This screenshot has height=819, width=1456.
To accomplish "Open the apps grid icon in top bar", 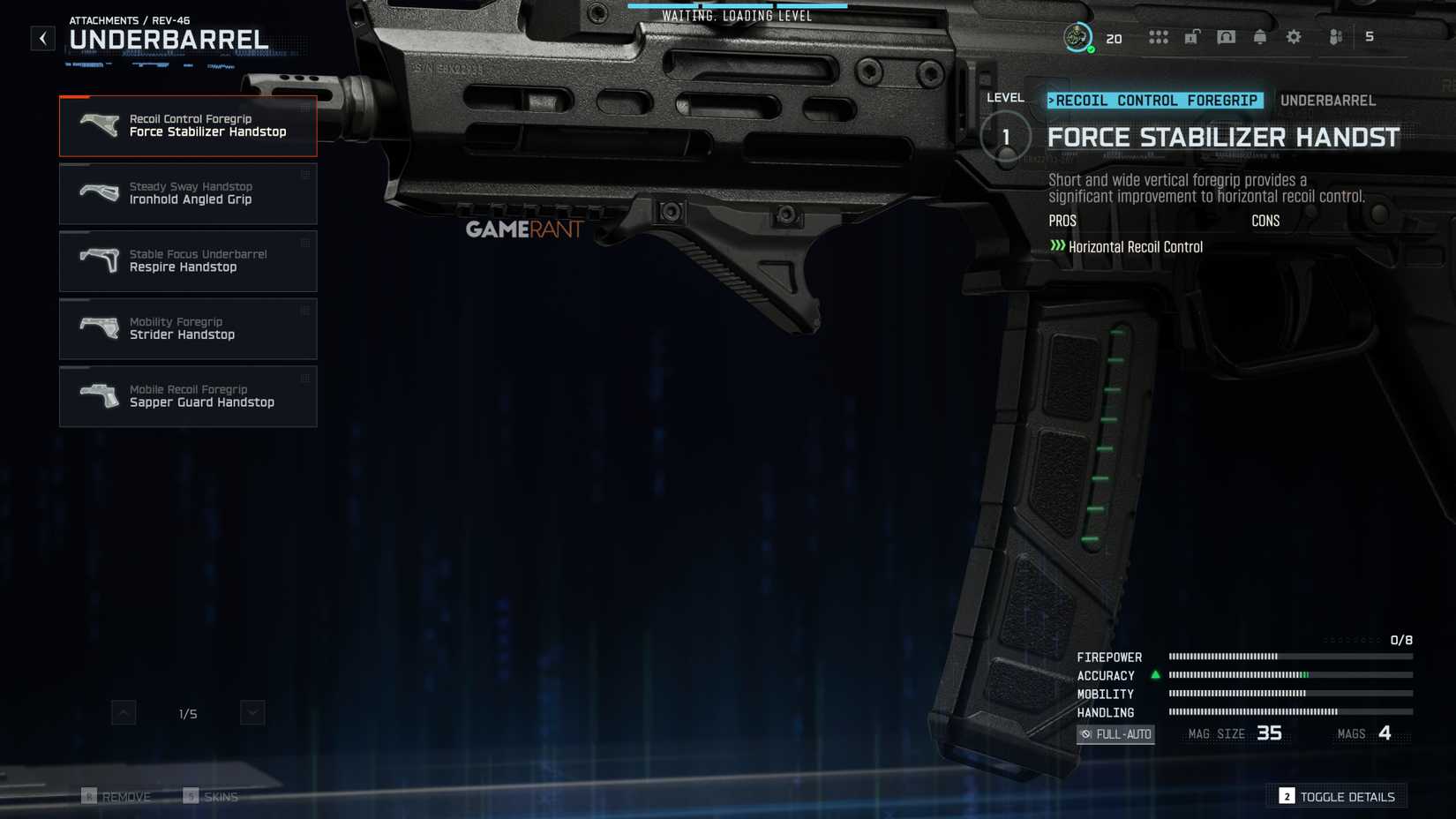I will click(x=1159, y=37).
